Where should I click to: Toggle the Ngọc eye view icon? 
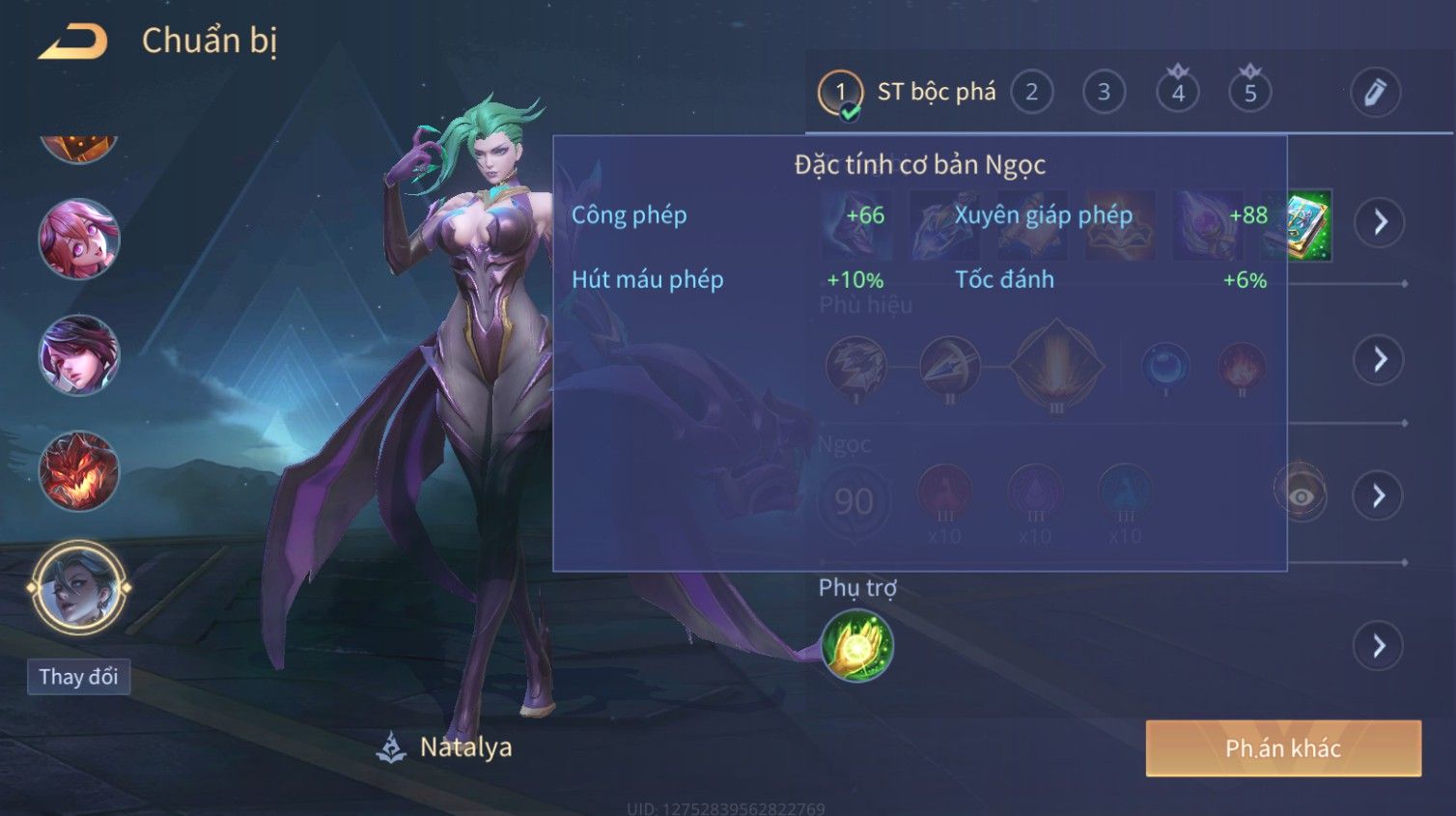point(1301,495)
